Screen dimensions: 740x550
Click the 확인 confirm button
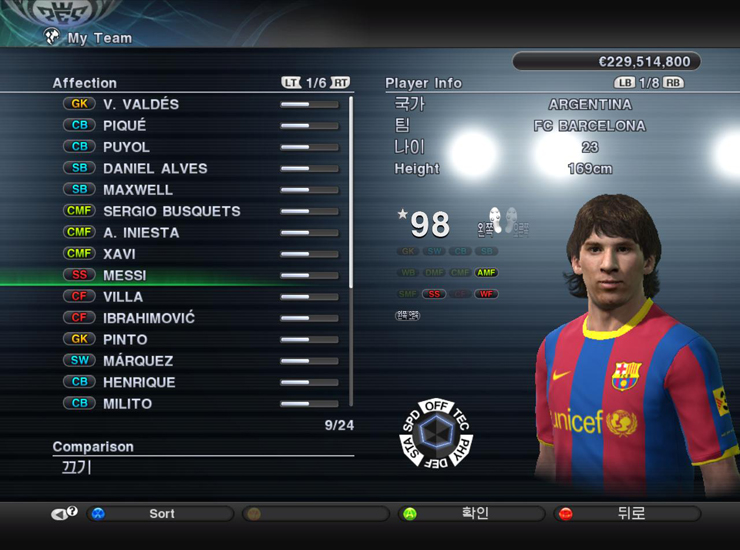tap(474, 514)
